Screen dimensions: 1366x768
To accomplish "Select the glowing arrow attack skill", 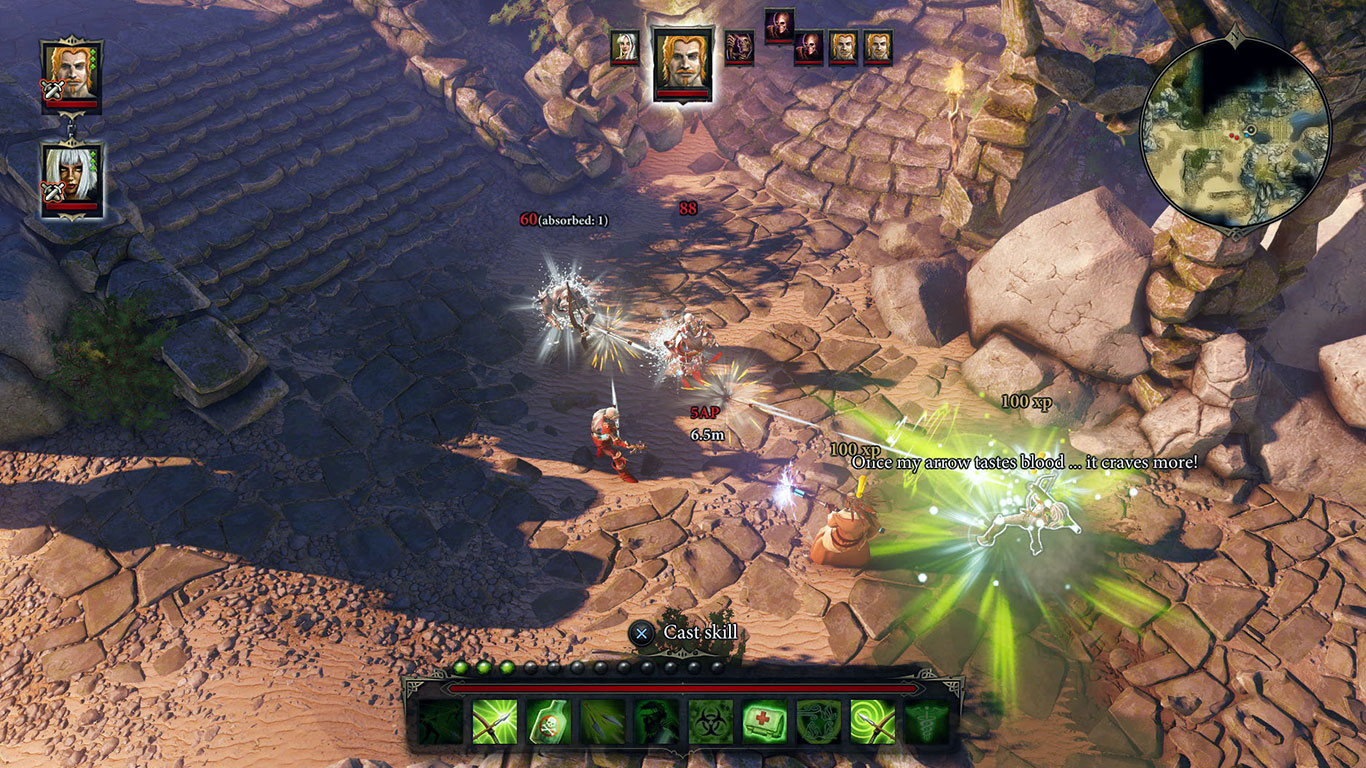I will pyautogui.click(x=496, y=722).
